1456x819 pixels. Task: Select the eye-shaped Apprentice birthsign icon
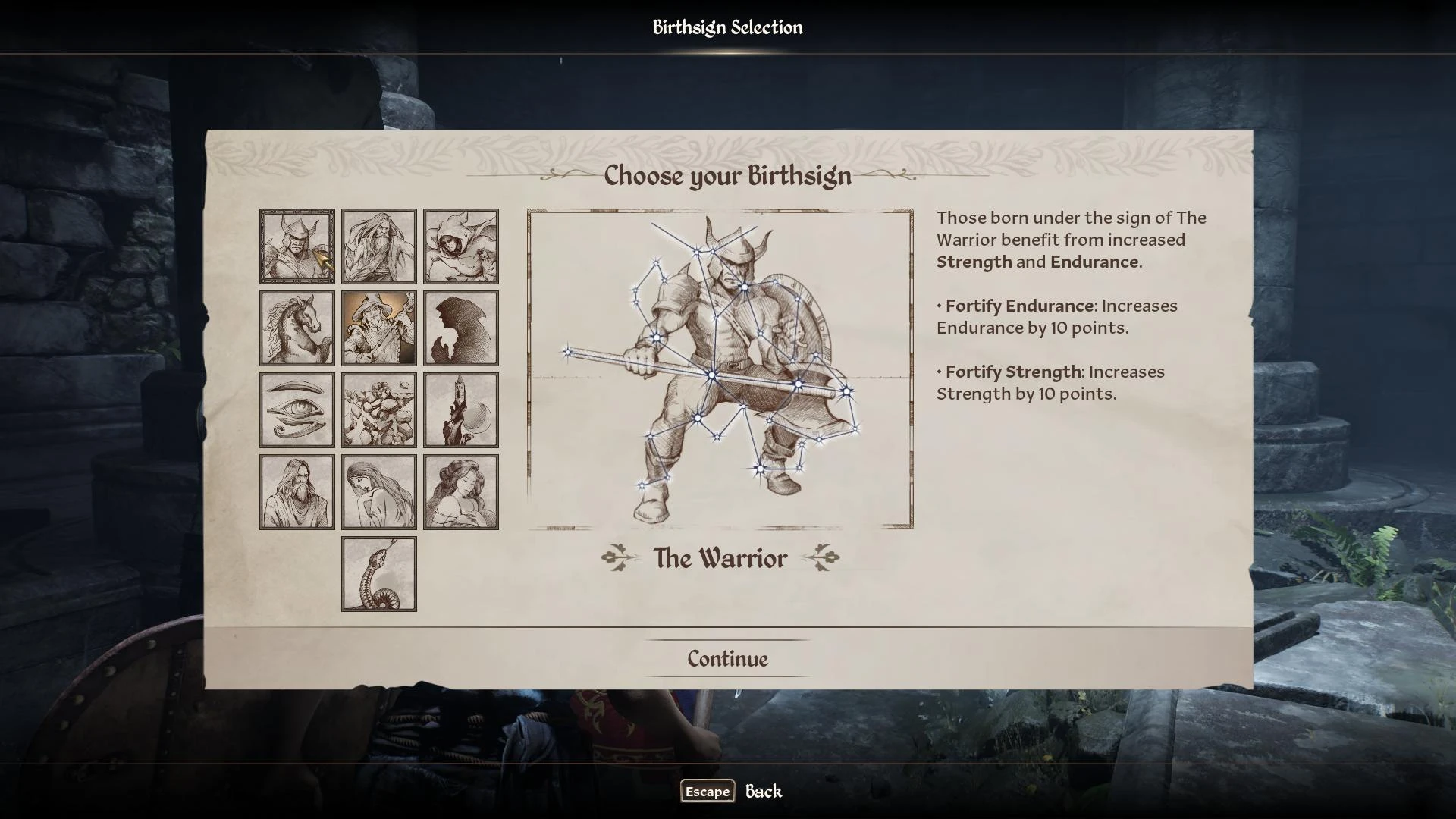coord(296,410)
